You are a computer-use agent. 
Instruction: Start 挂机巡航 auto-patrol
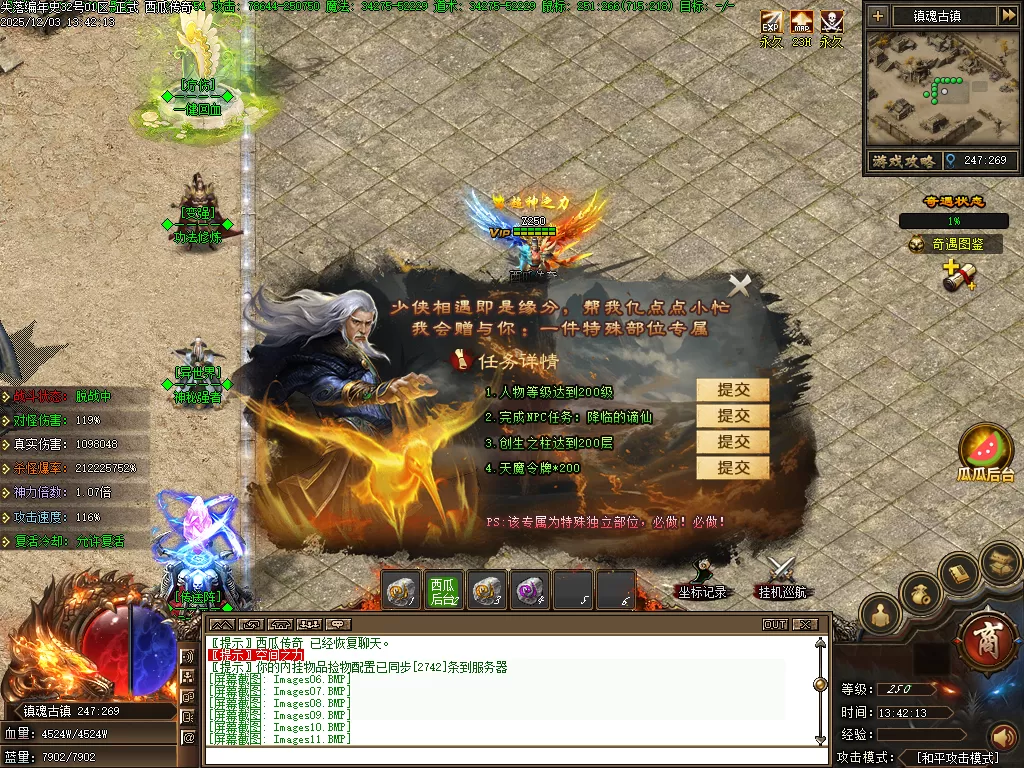781,580
